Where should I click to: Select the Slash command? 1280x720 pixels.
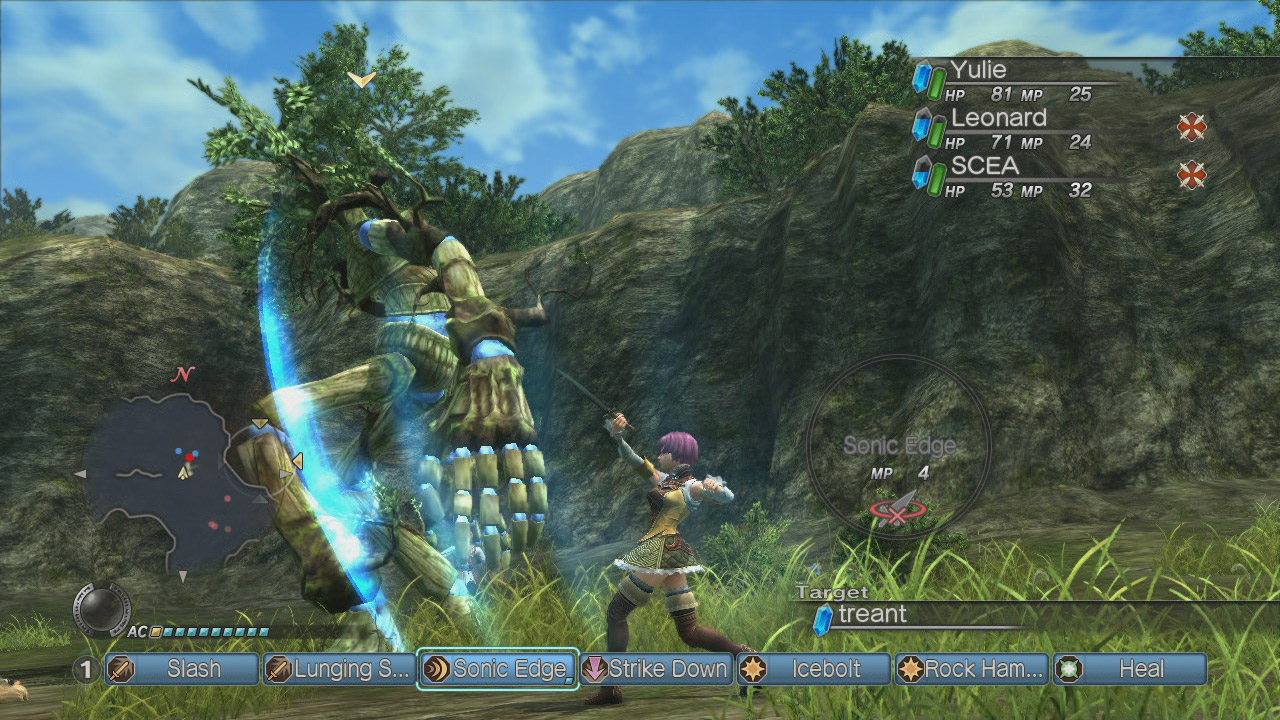click(x=180, y=669)
